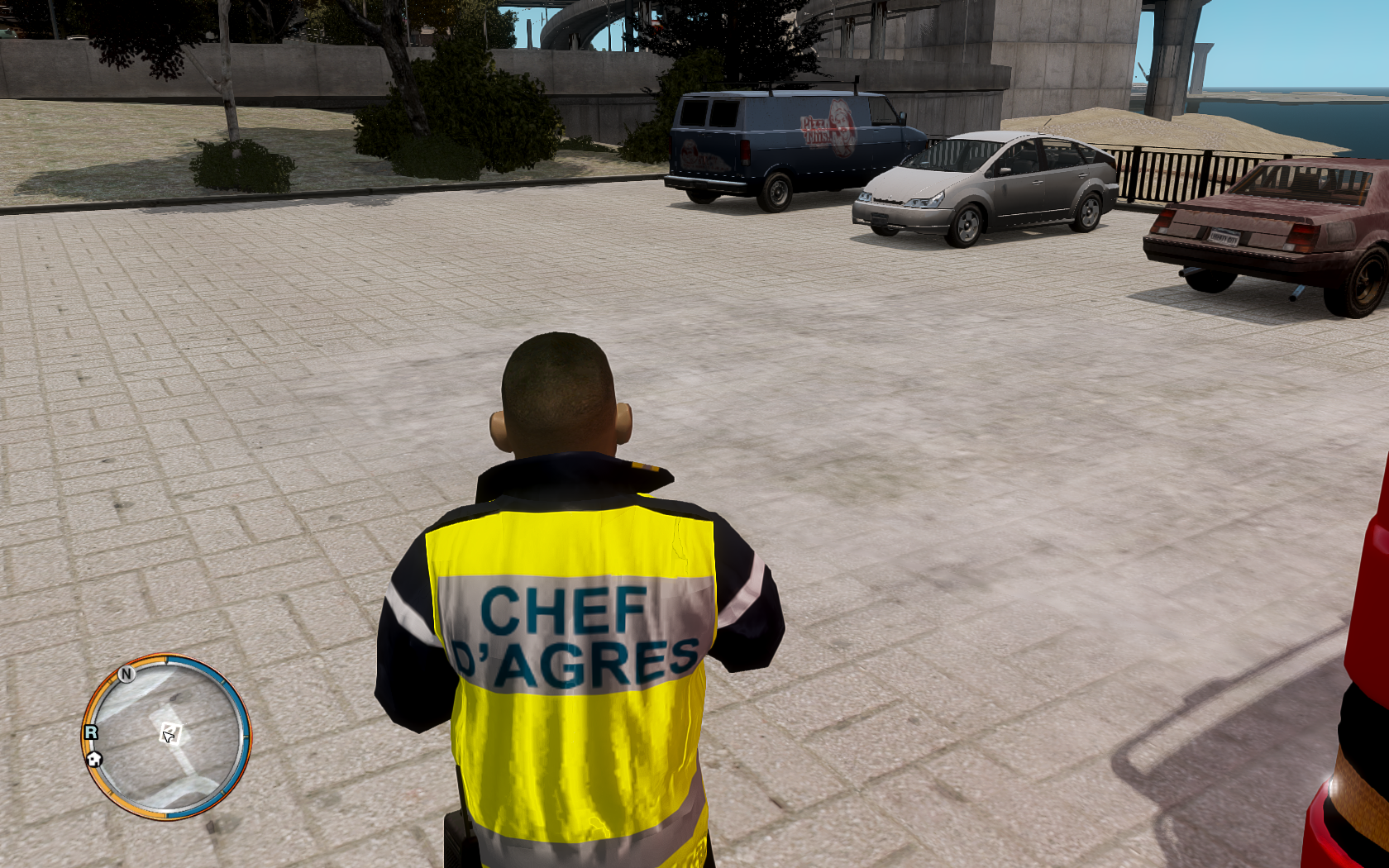Click the north N compass marker
1389x868 pixels.
click(x=126, y=674)
